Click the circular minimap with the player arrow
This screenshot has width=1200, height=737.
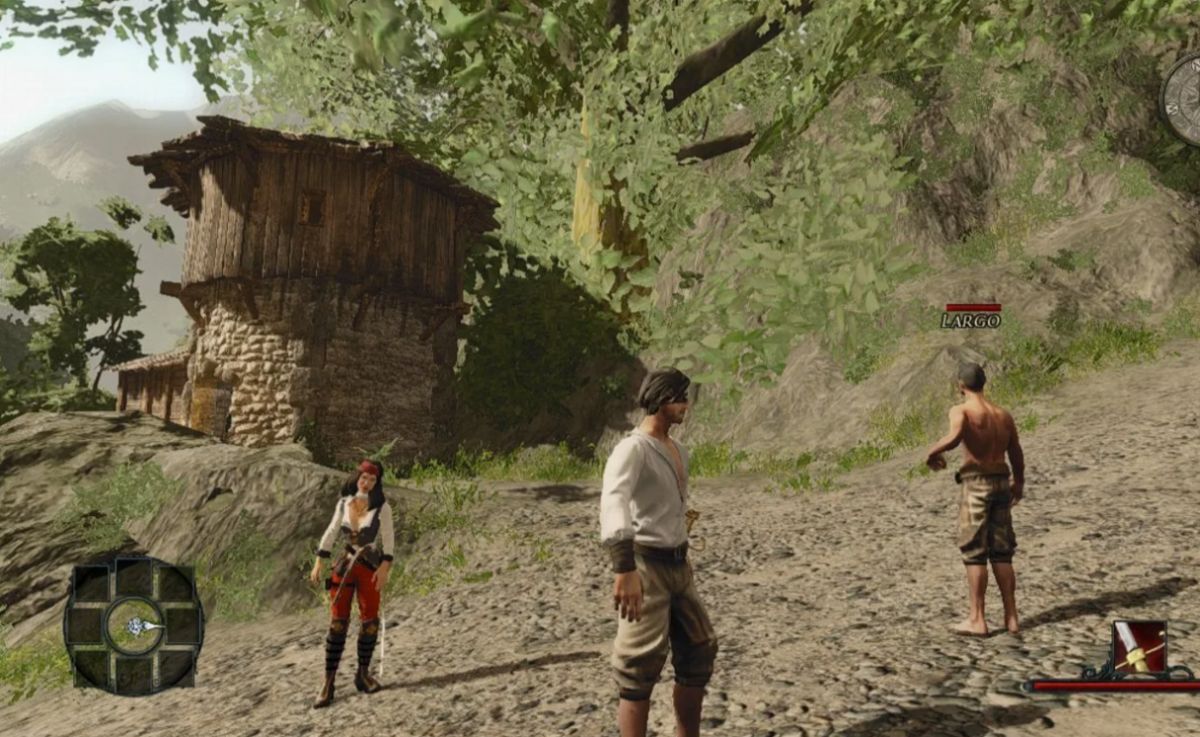(x=134, y=625)
